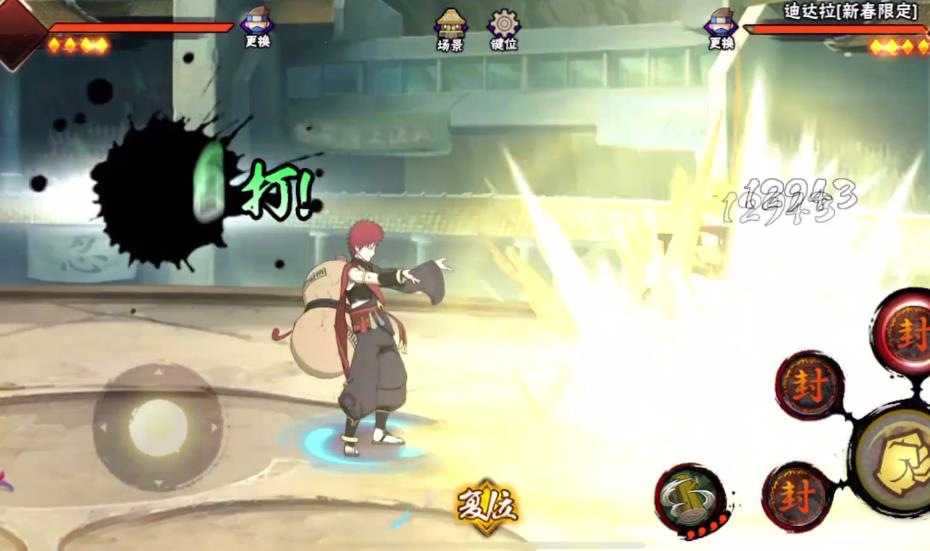930x551 pixels.
Task: Tap the virtual joystick knob
Action: [157, 426]
